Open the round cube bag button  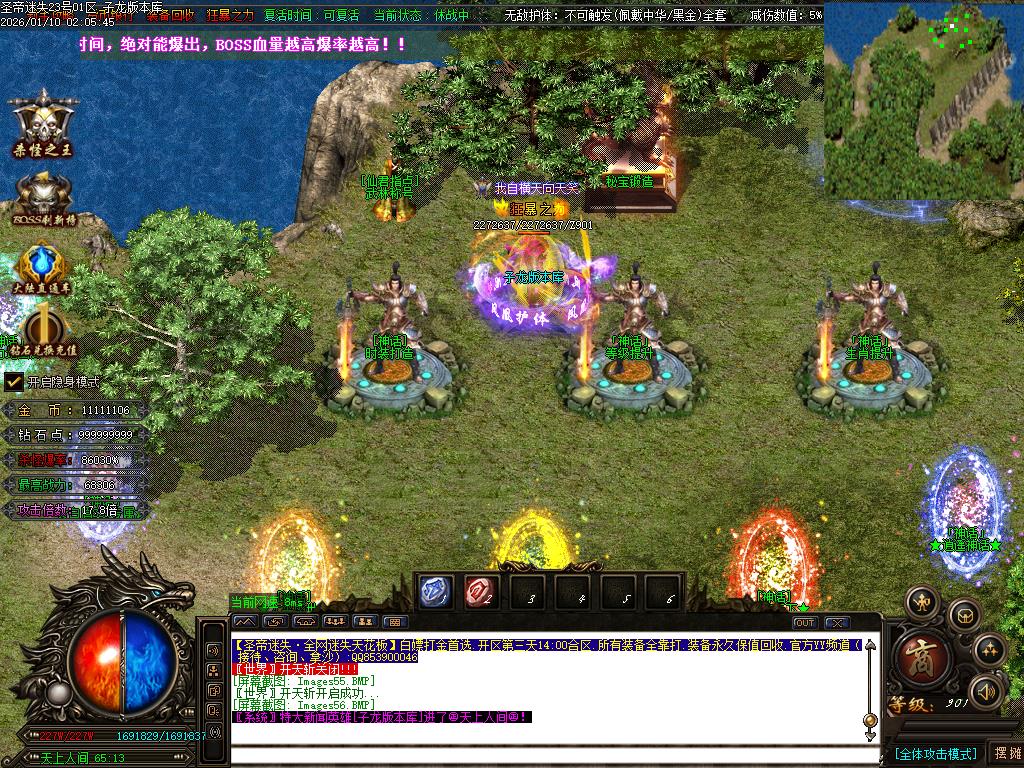point(963,612)
